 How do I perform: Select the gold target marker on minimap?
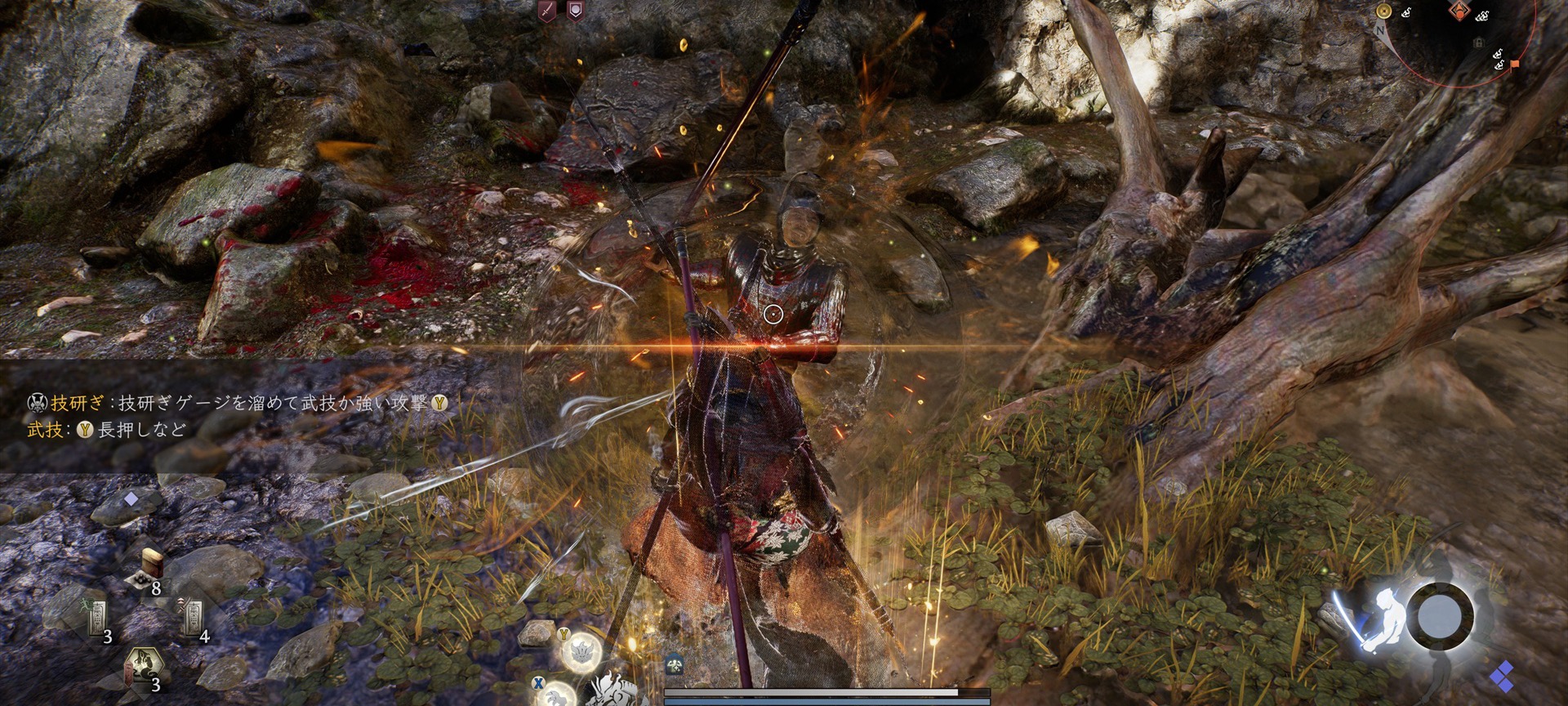(x=1383, y=11)
